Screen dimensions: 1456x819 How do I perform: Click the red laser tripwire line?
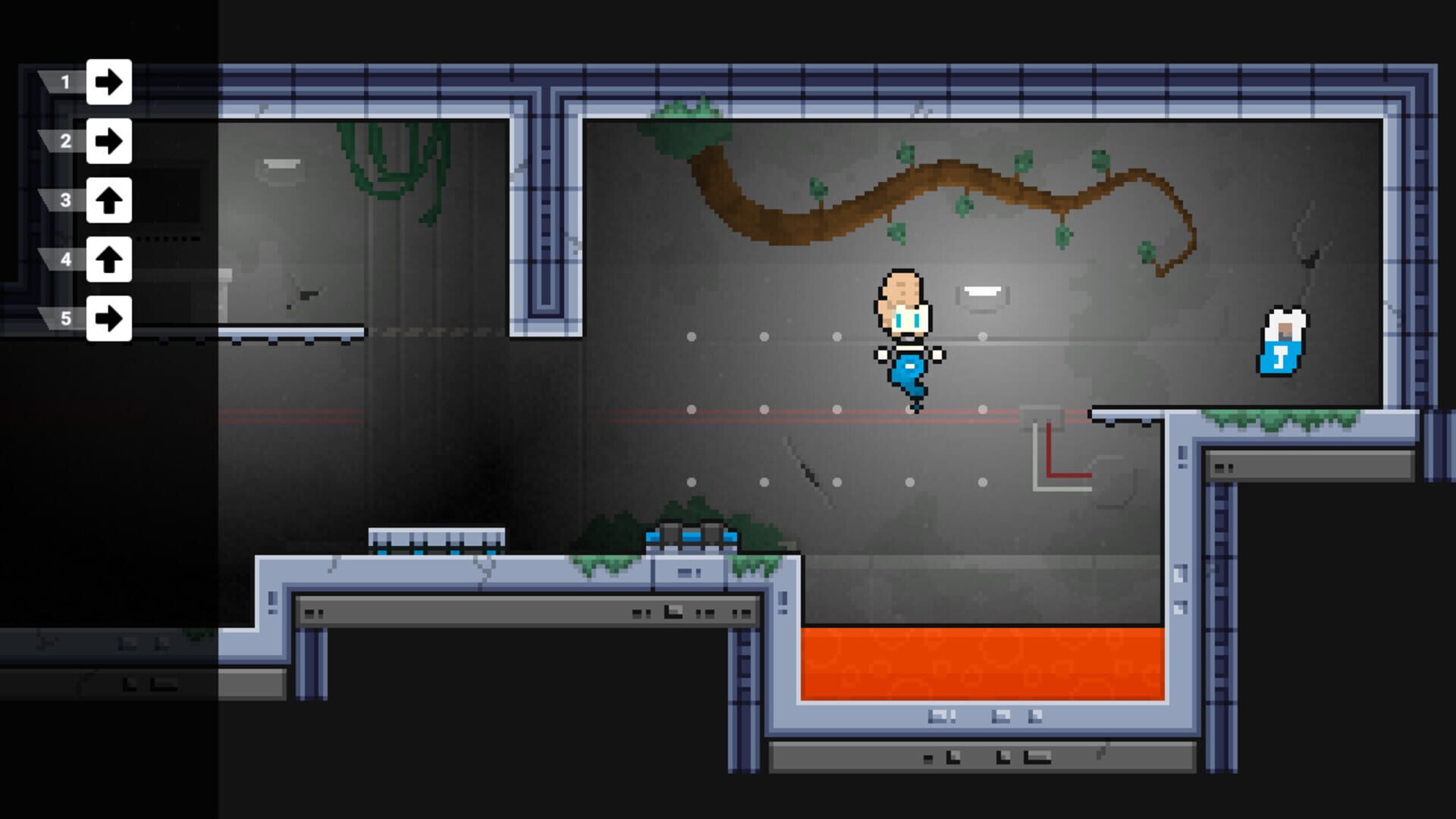[758, 410]
